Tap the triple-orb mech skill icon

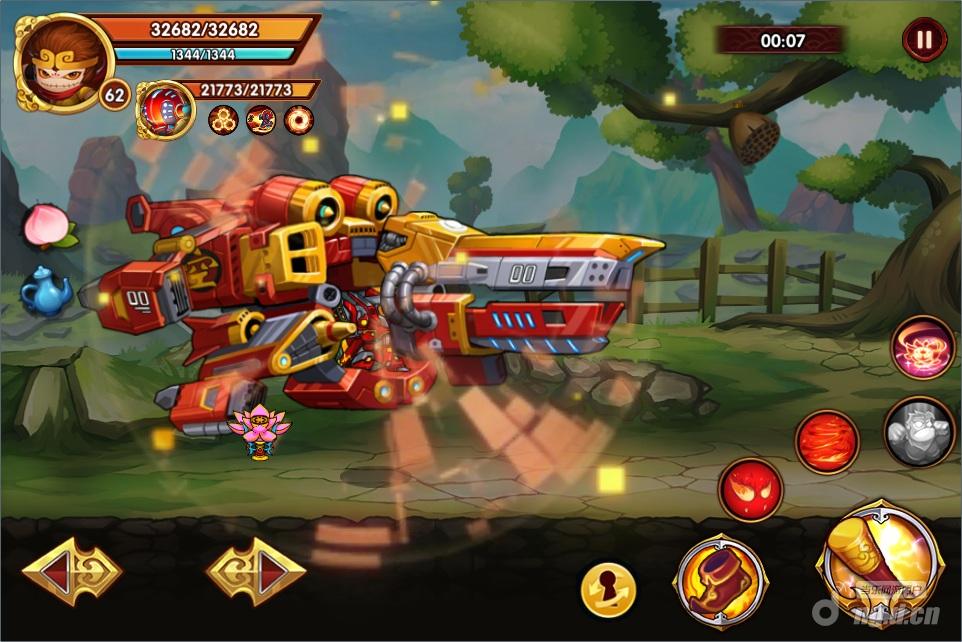click(222, 120)
